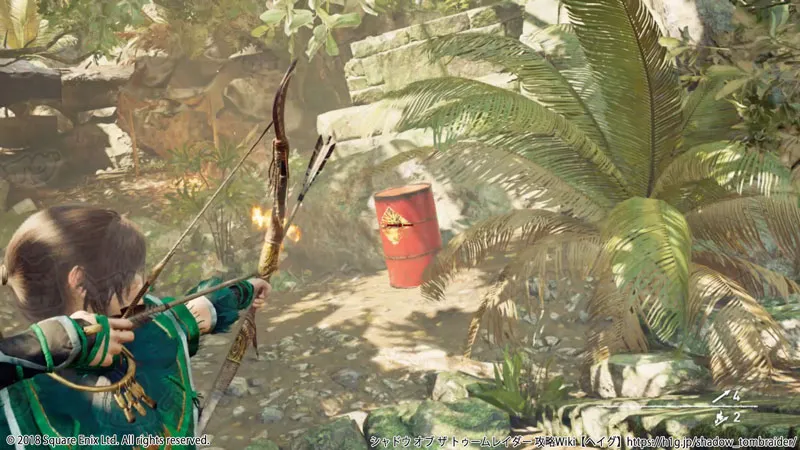Image resolution: width=800 pixels, height=450 pixels.
Task: Select the standard arrow ammo icon
Action: click(x=721, y=397)
